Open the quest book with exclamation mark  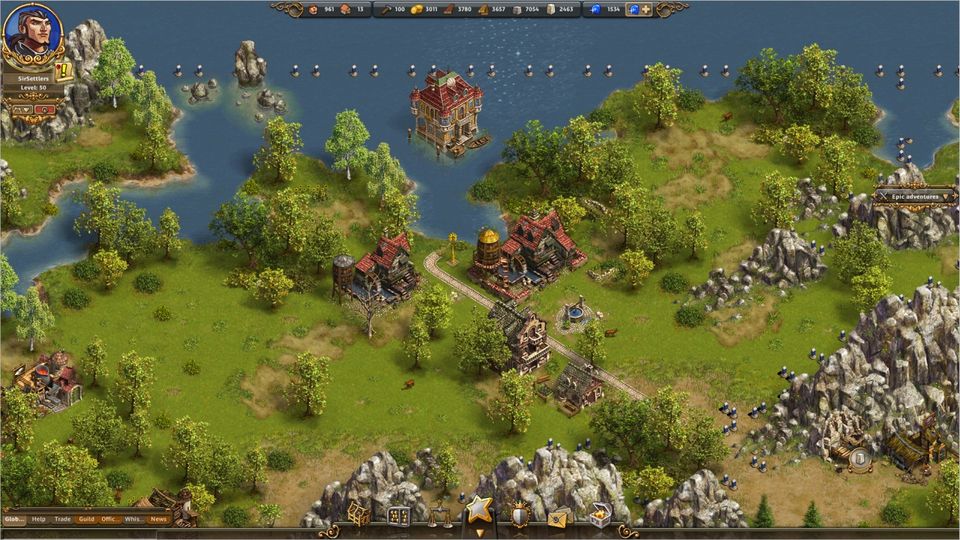[65, 71]
